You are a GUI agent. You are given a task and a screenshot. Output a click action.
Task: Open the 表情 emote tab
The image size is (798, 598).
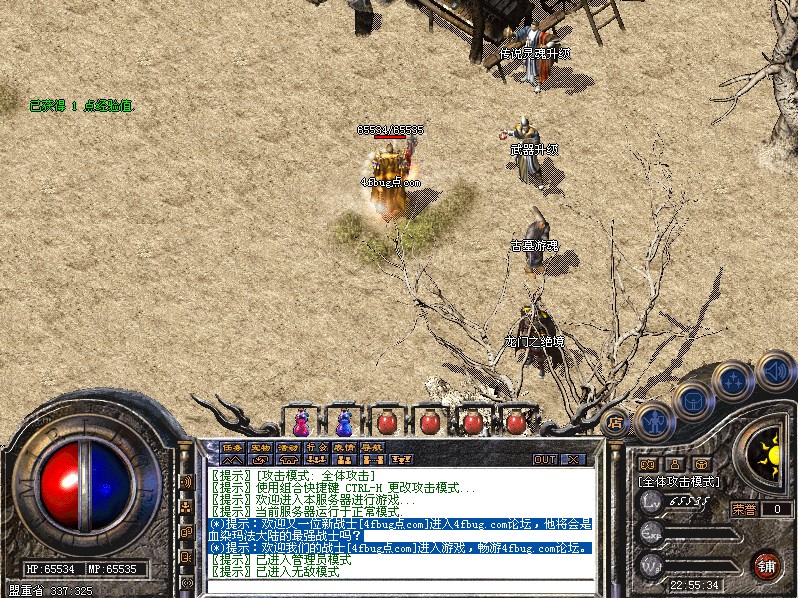[344, 447]
